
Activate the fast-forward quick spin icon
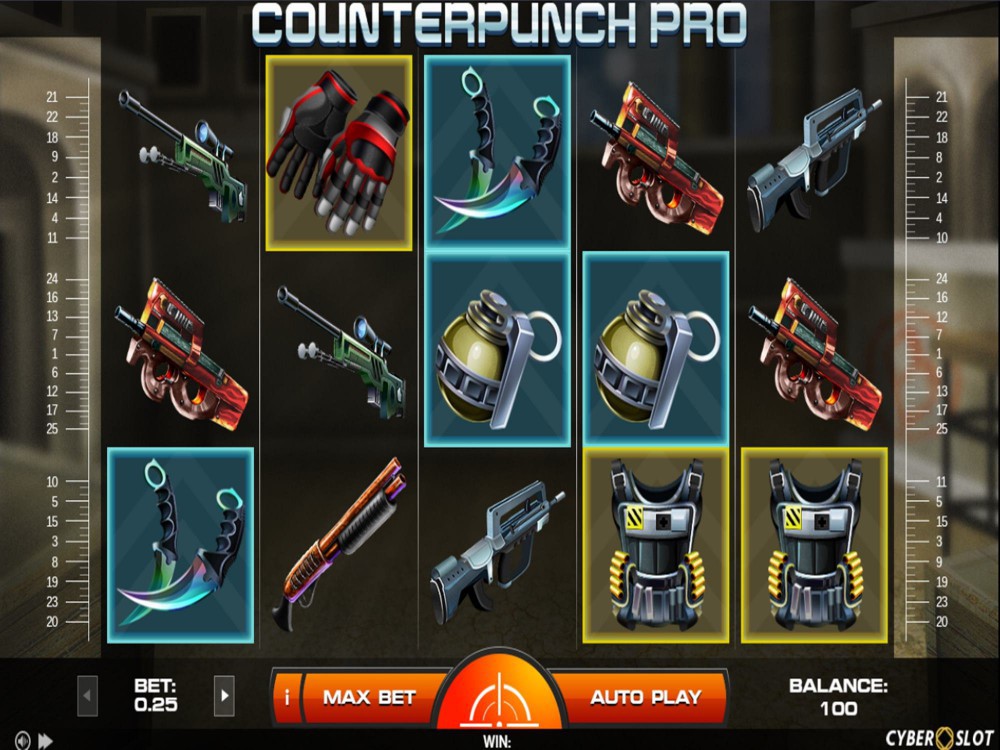[x=45, y=741]
